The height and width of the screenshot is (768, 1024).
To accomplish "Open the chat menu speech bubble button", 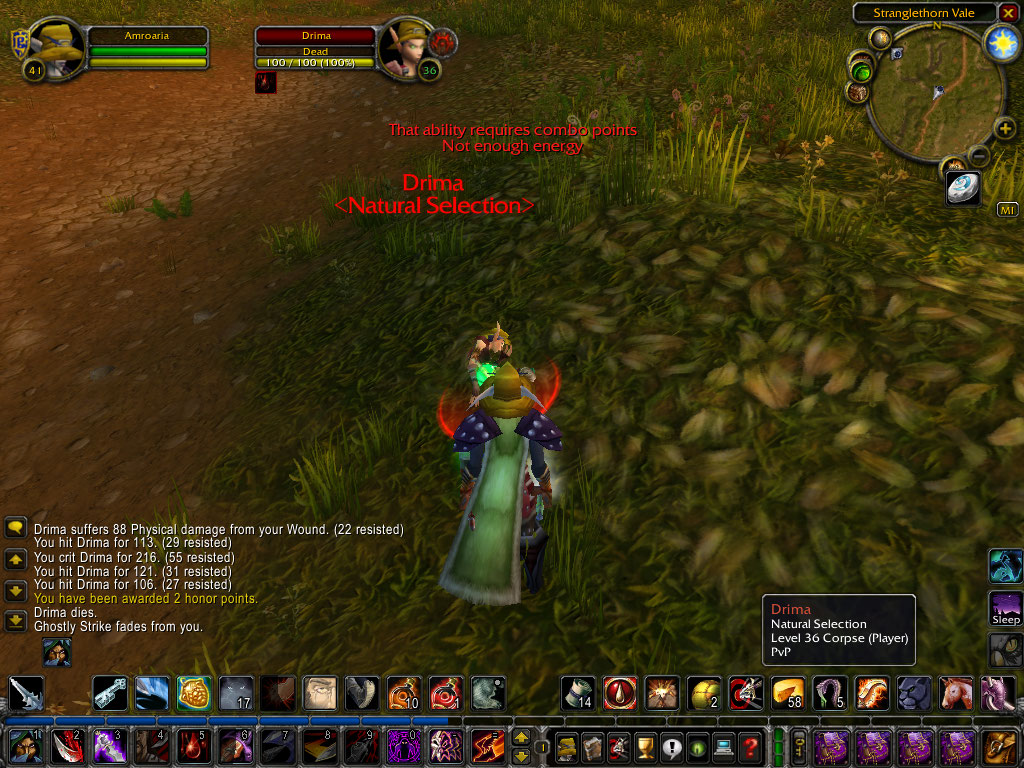I will tap(16, 528).
